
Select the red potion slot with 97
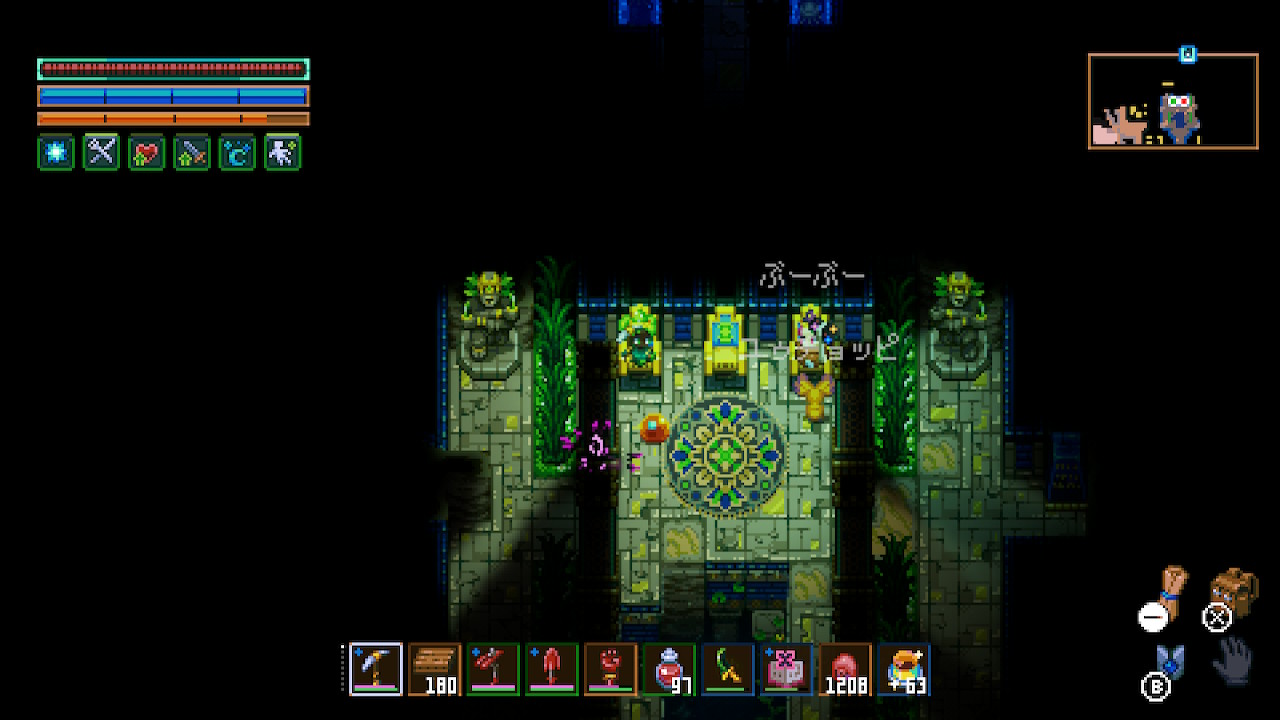pos(669,668)
